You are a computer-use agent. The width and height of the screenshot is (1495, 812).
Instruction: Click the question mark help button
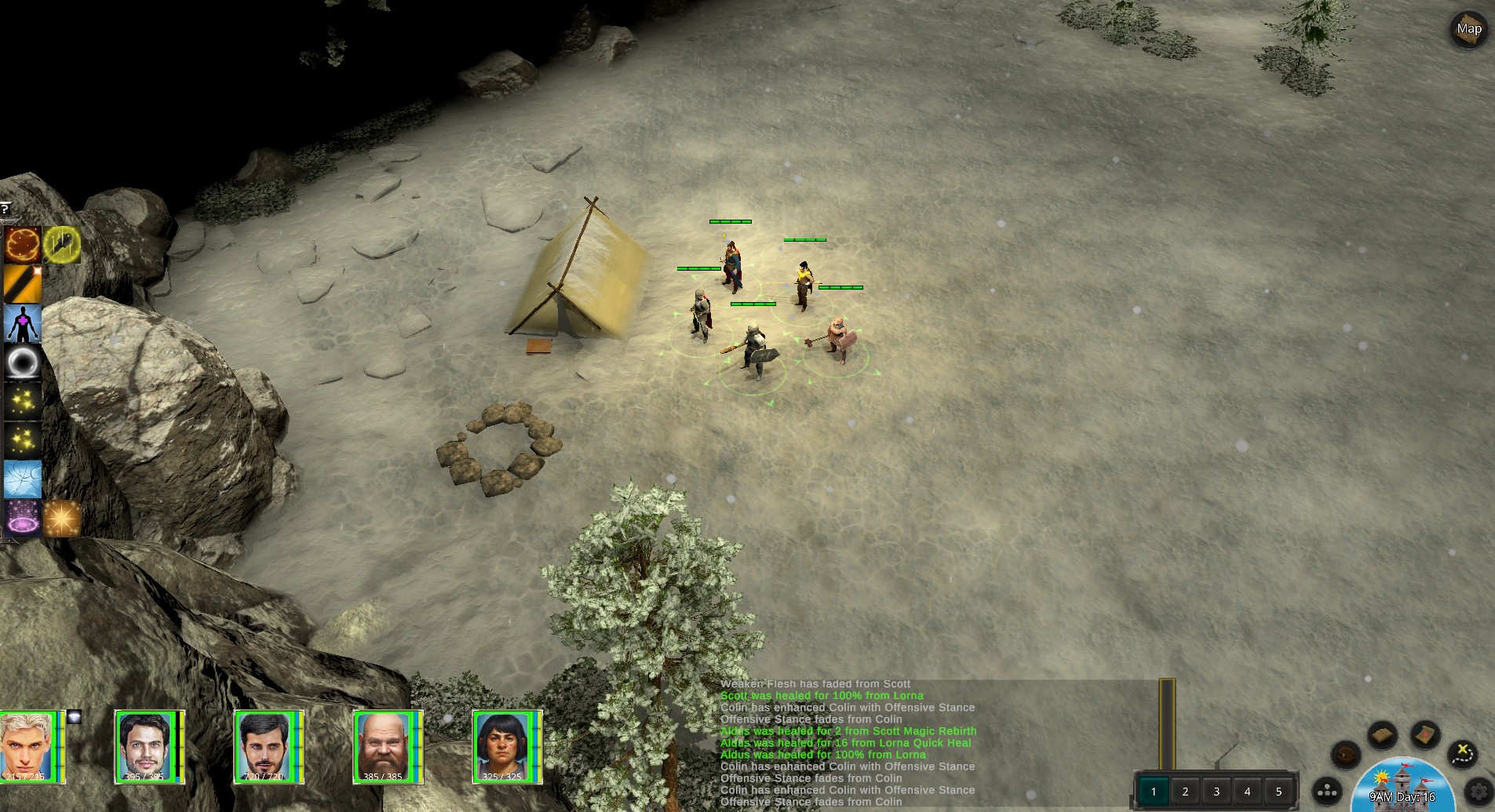point(5,209)
